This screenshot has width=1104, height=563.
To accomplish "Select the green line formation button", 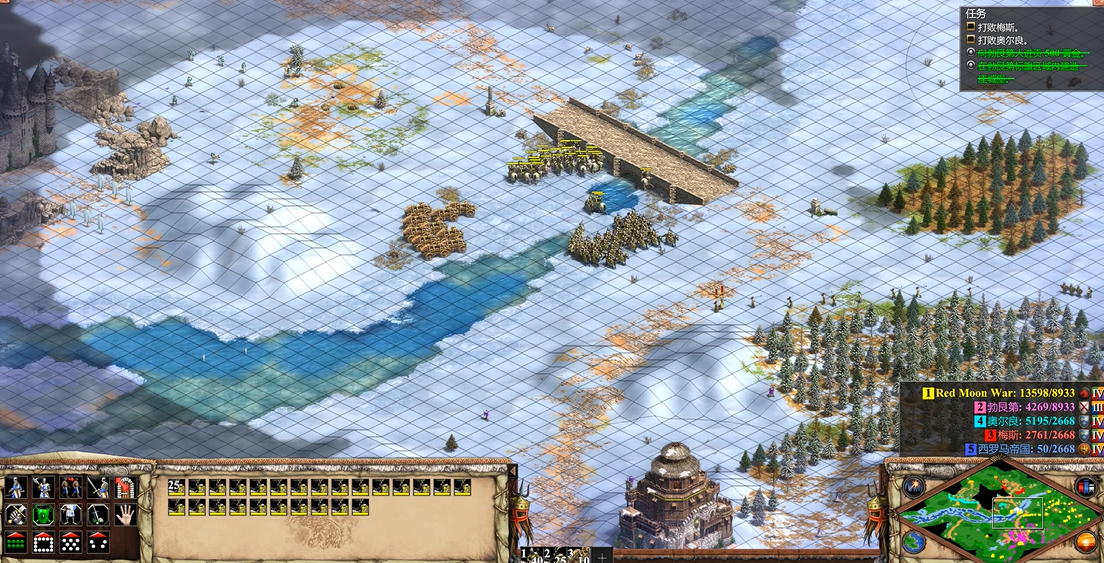I will (x=15, y=541).
